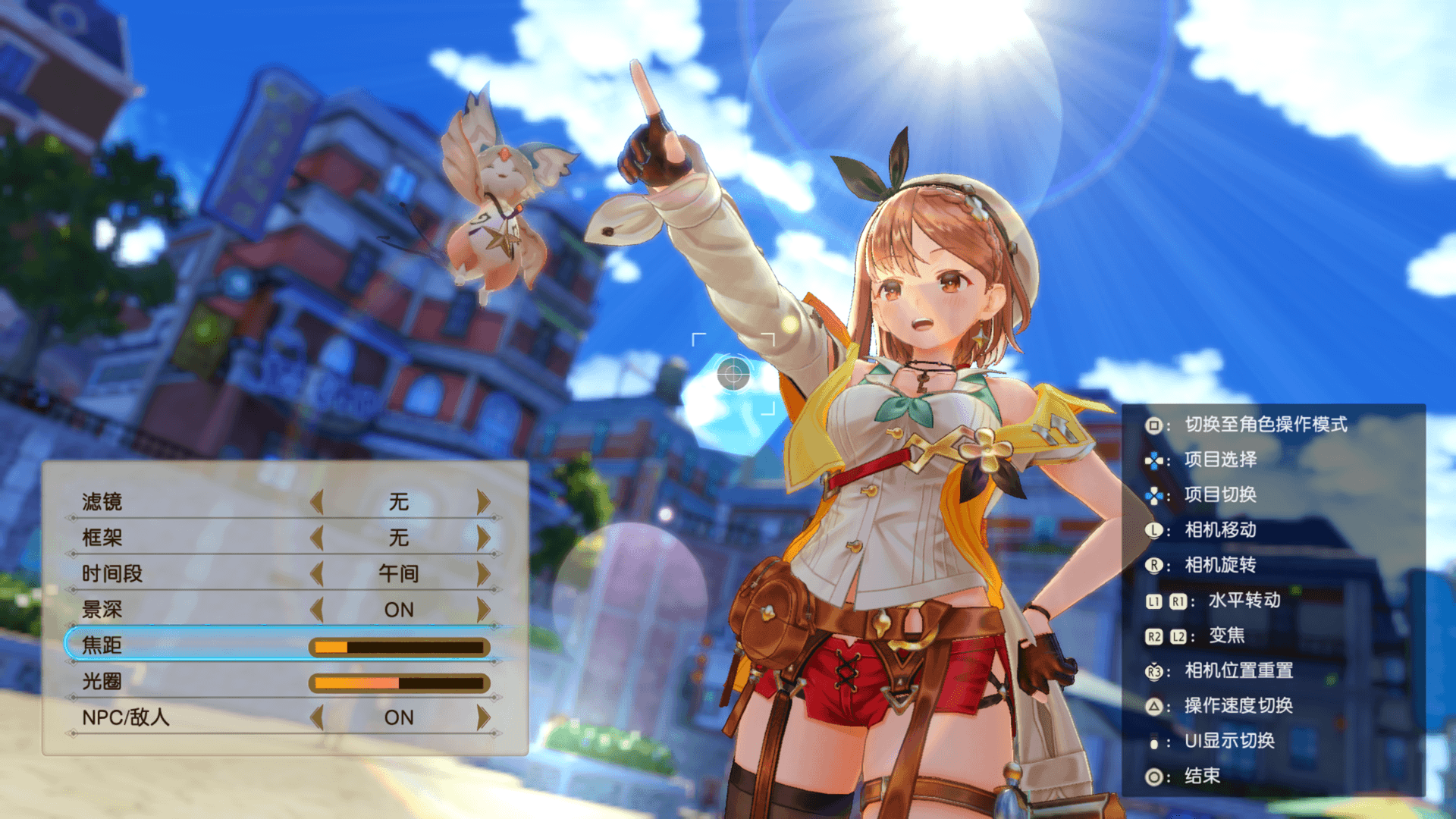
Task: Toggle 景深 depth of field right arrow
Action: coord(483,609)
